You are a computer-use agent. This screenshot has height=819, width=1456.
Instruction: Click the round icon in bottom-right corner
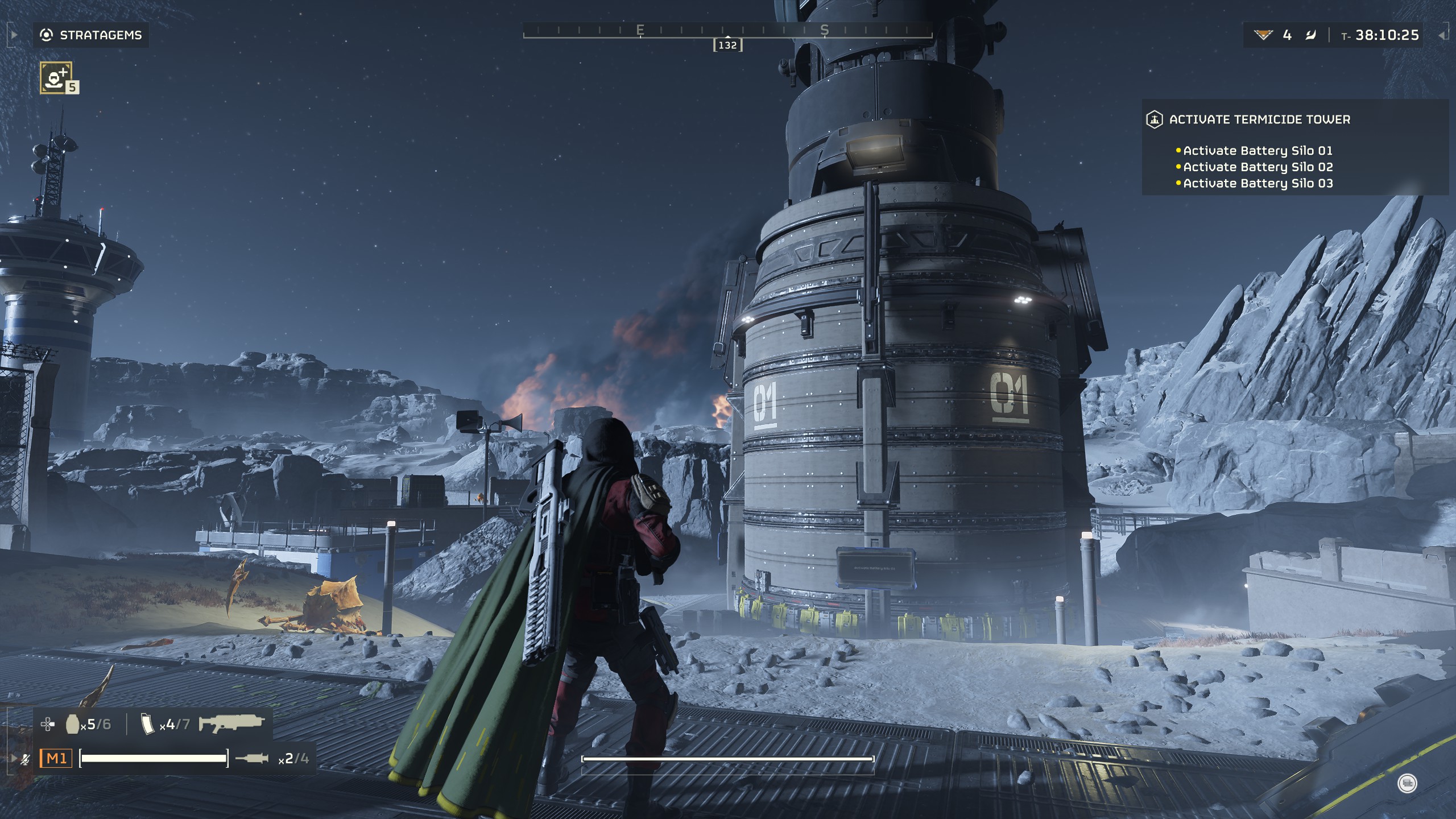pos(1407,784)
